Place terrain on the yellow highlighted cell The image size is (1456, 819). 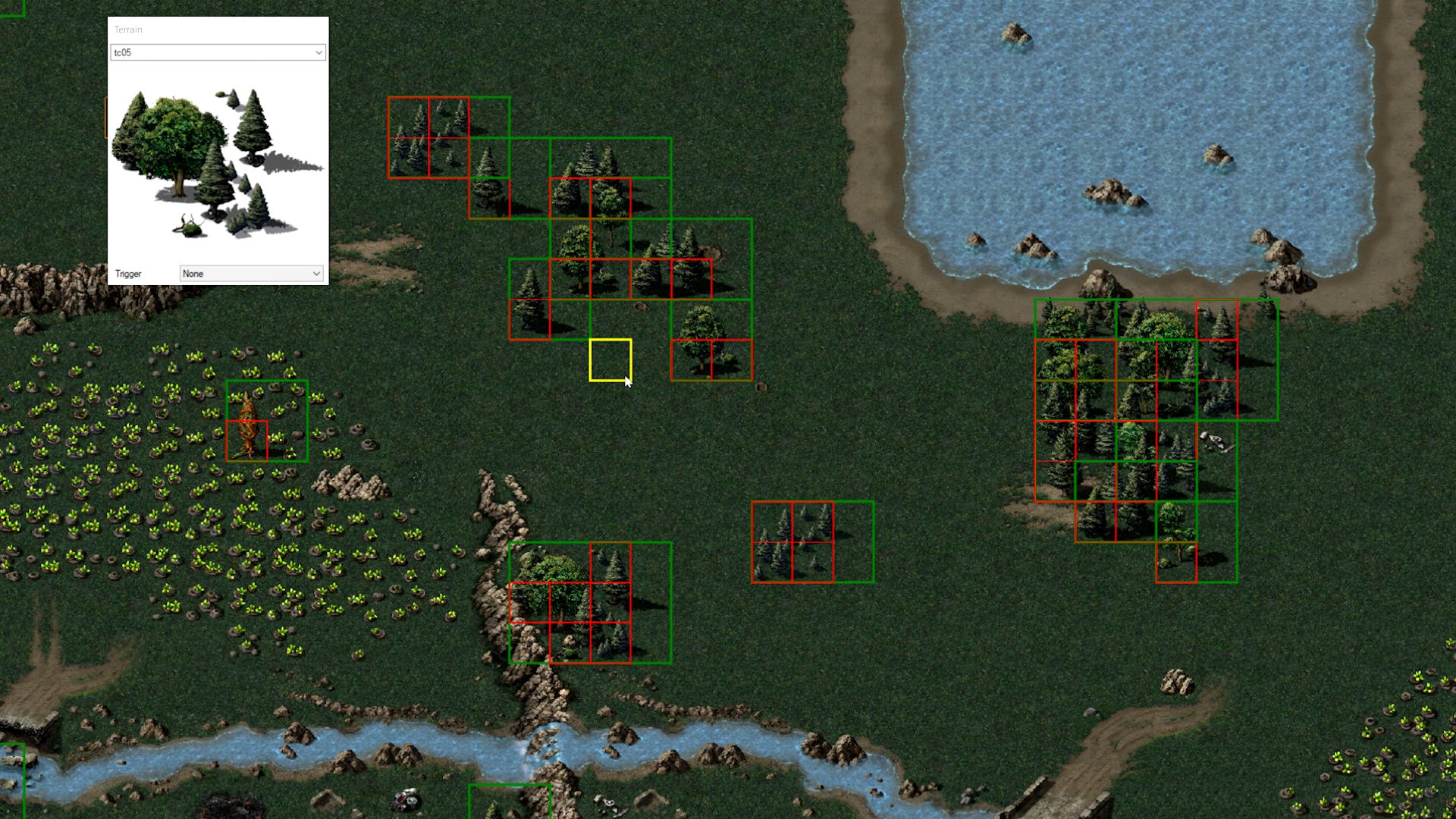(x=610, y=361)
